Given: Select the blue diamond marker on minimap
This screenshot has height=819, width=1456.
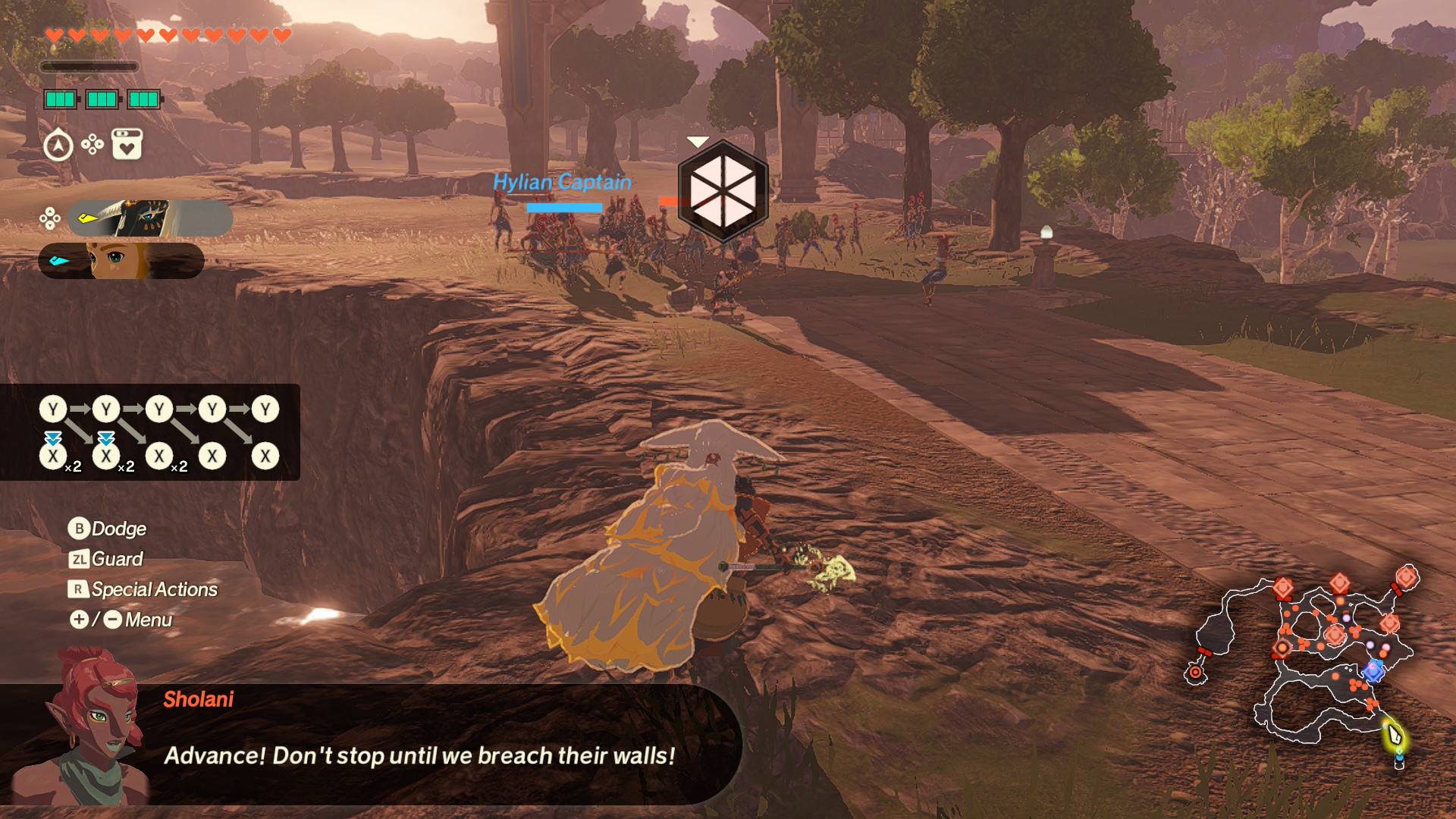Looking at the screenshot, I should point(1373,670).
